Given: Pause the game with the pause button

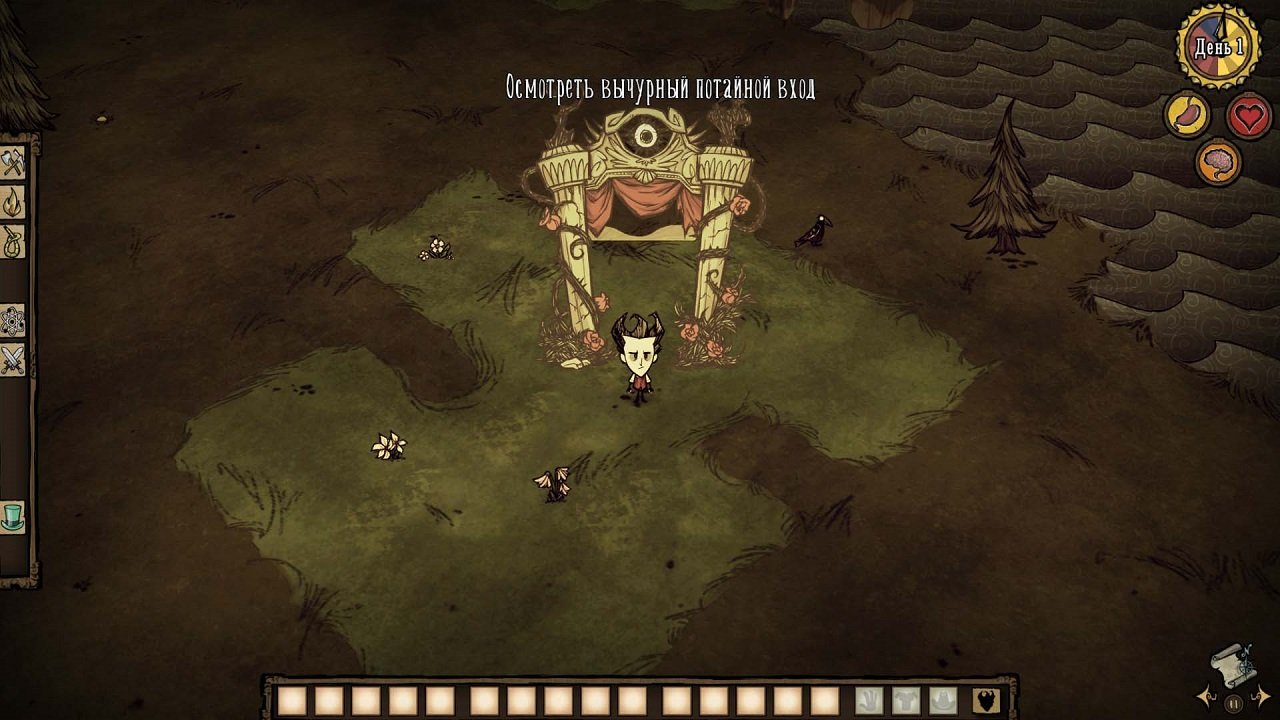Looking at the screenshot, I should pos(1234,703).
